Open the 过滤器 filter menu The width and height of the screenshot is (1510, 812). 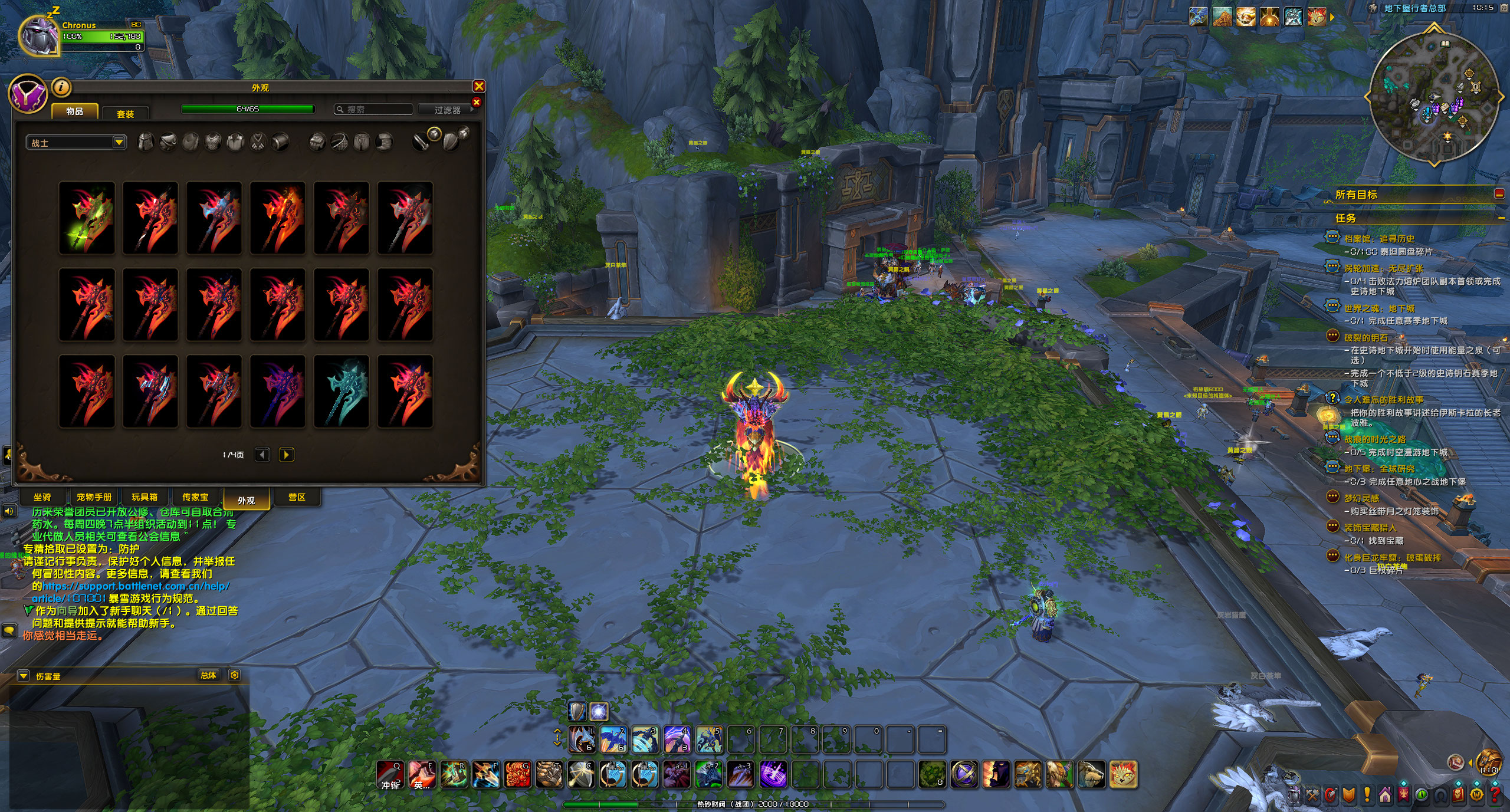pyautogui.click(x=447, y=110)
